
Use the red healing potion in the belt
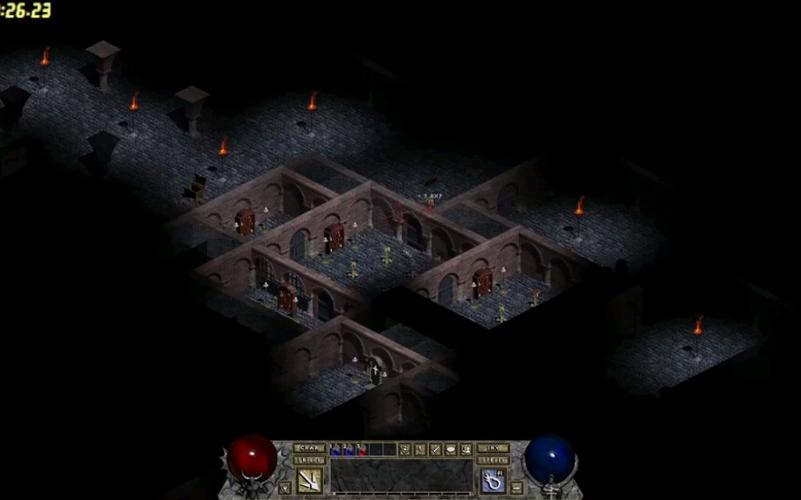click(x=363, y=450)
